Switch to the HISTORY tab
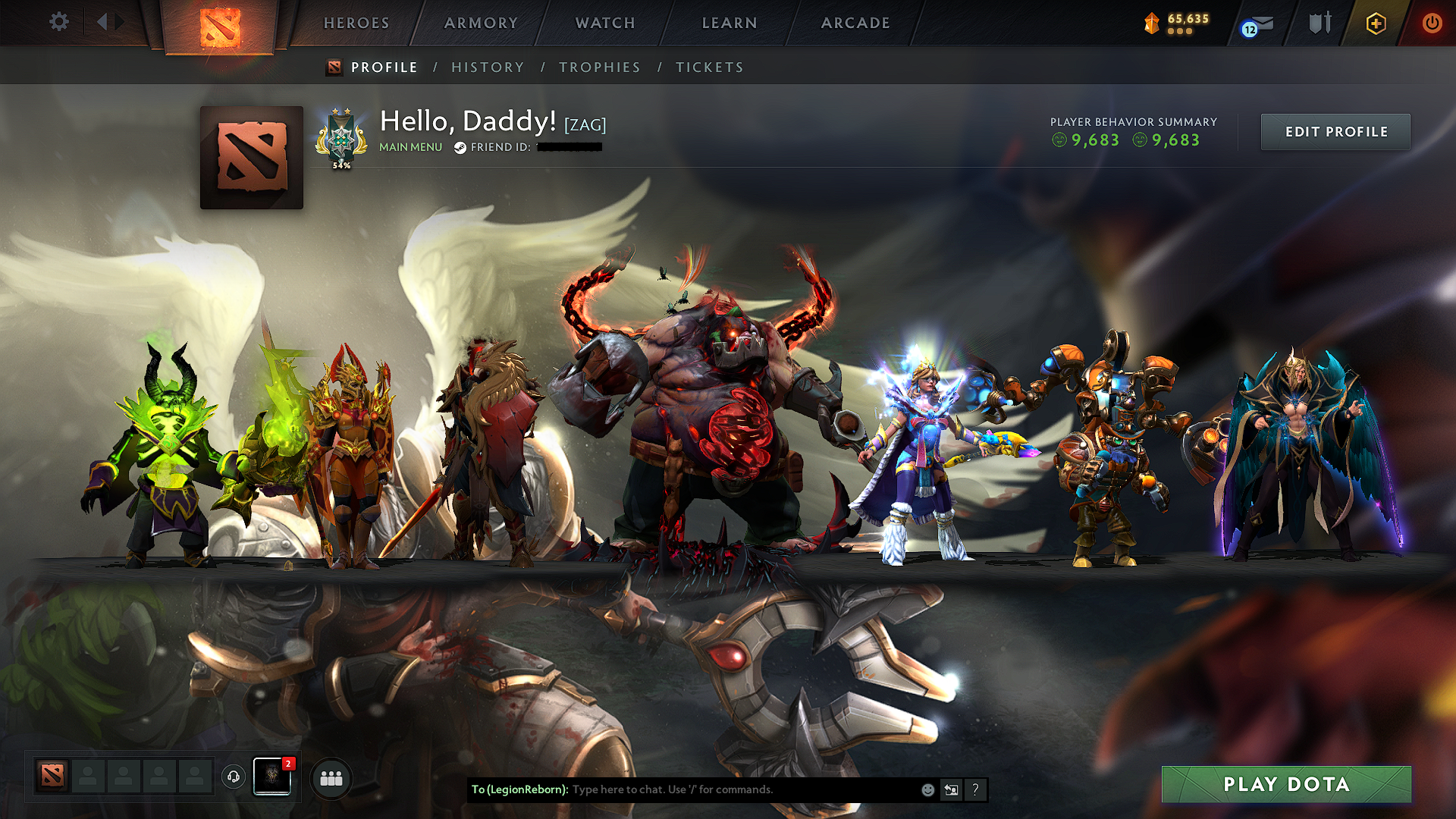Screen dimensions: 1456x819 [x=488, y=67]
